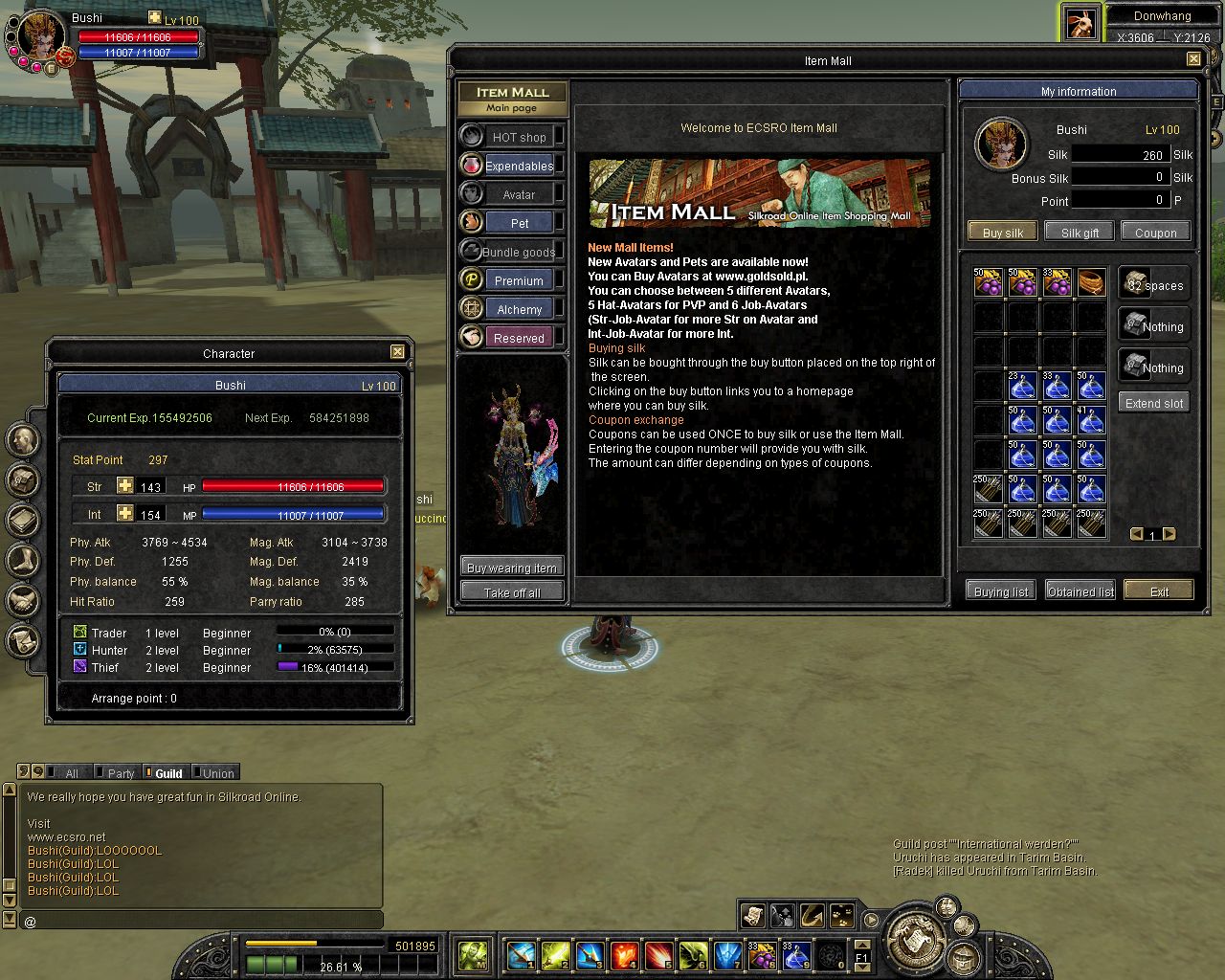1225x980 pixels.
Task: Open the Avatar category
Action: tap(518, 194)
